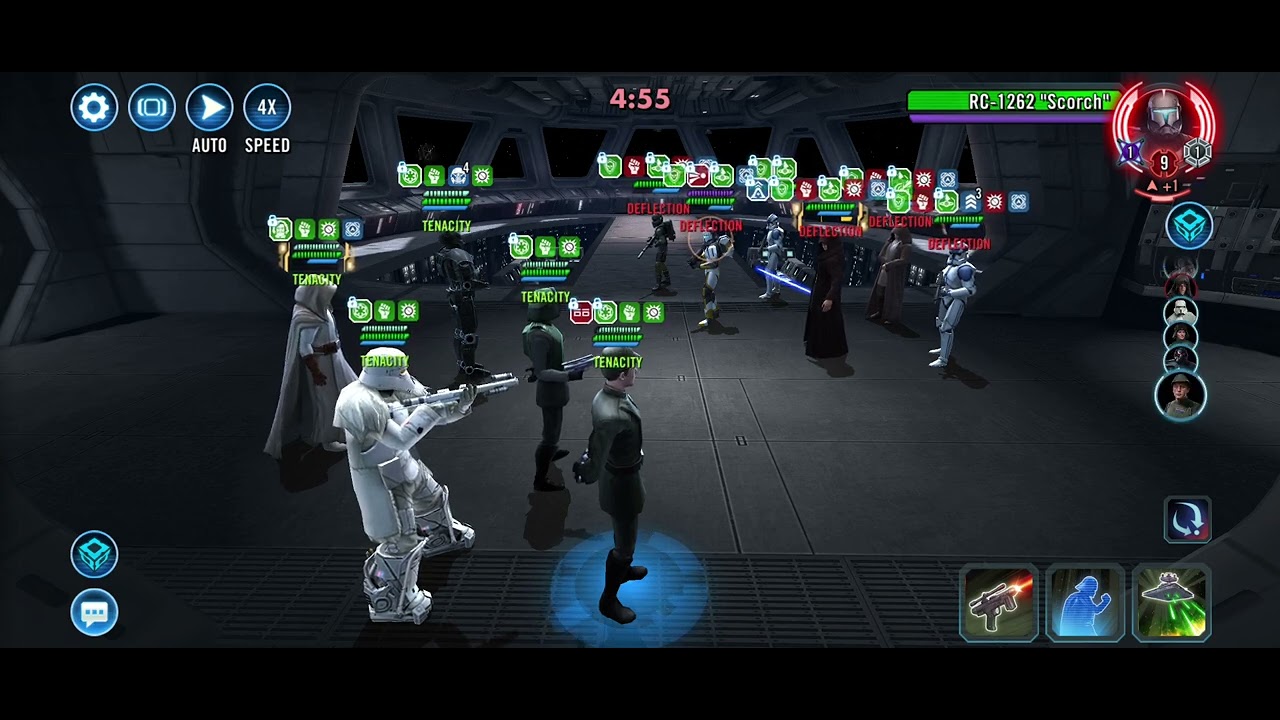Image resolution: width=1280 pixels, height=720 pixels.
Task: Activate the blue hologram figure ability
Action: [1085, 602]
